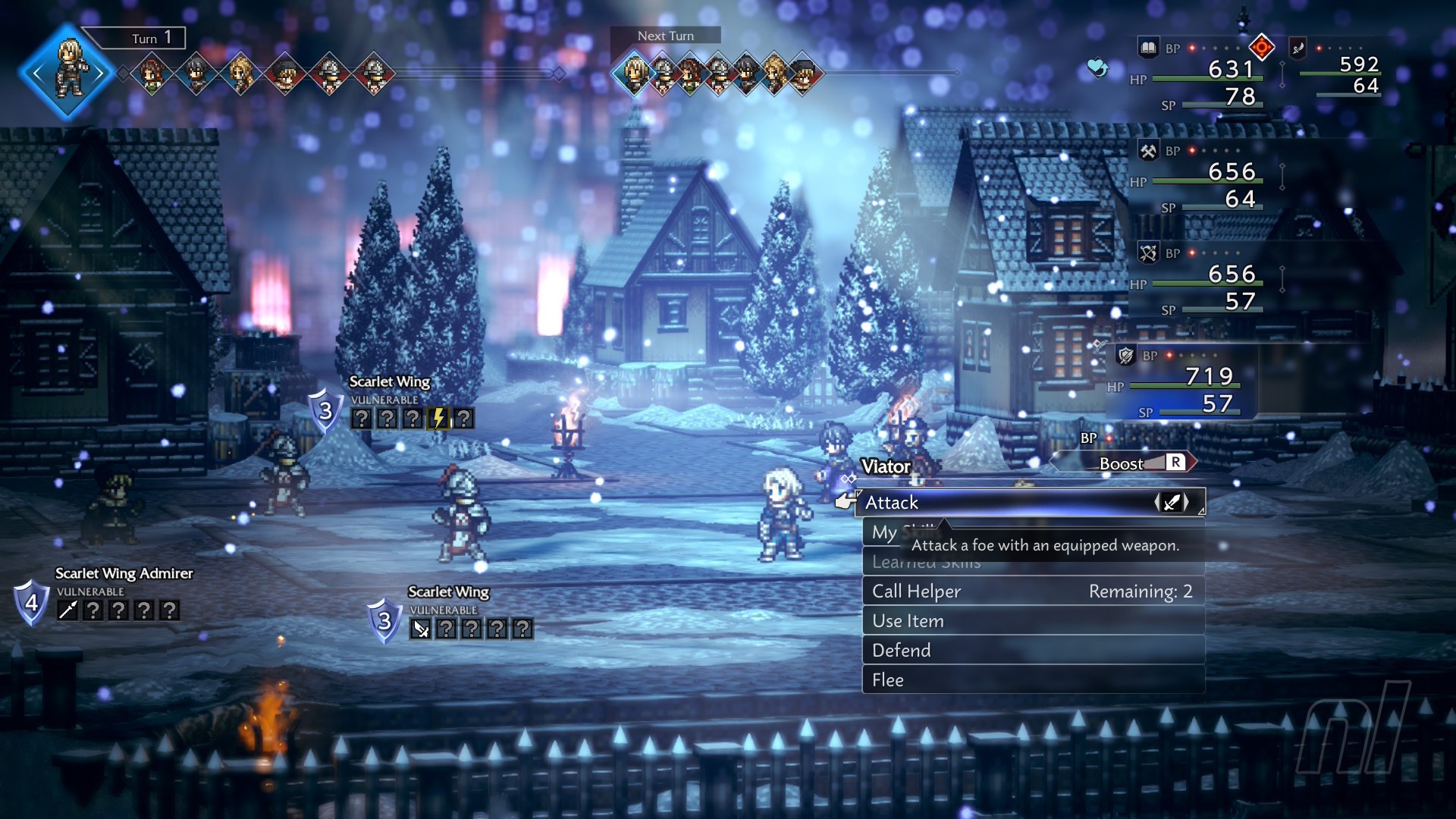1456x819 pixels.
Task: Activate the Boost button
Action: 1122,463
